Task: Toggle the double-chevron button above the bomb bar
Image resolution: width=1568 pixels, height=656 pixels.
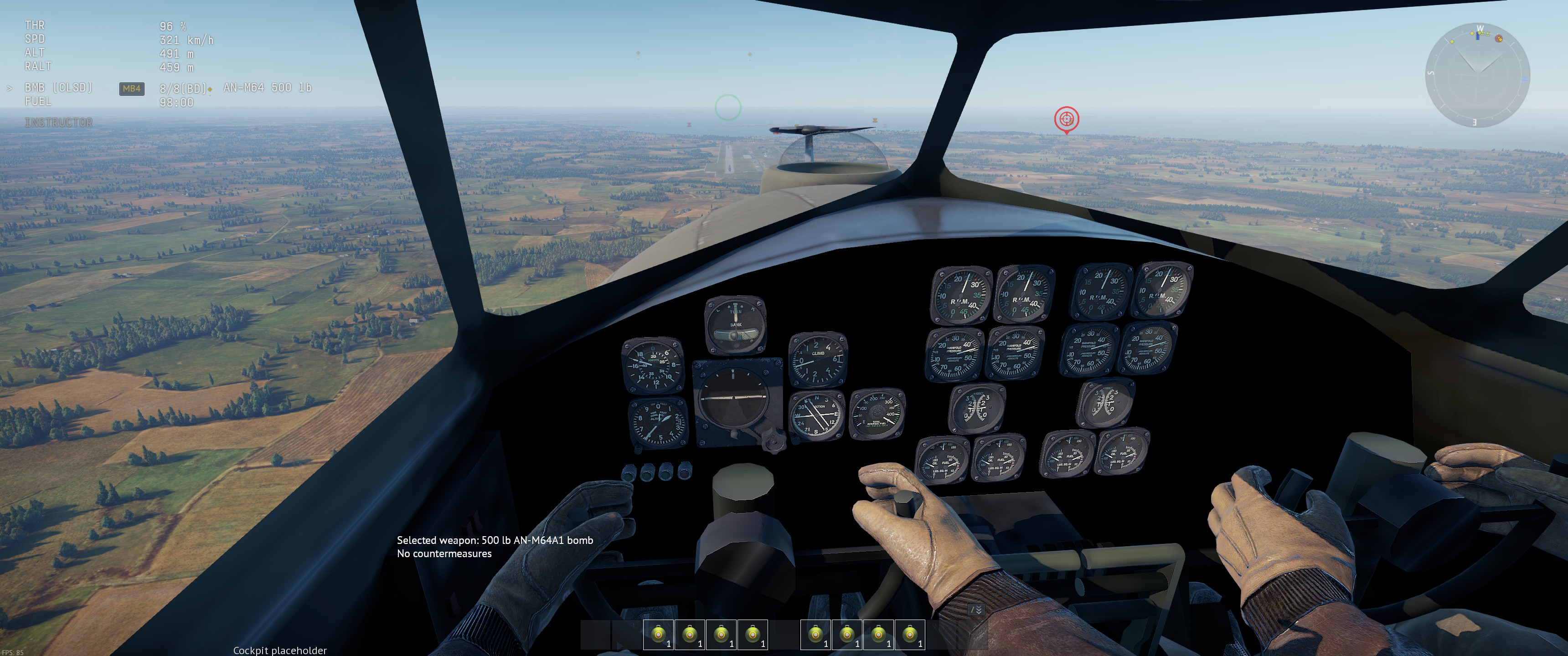Action: tap(976, 610)
